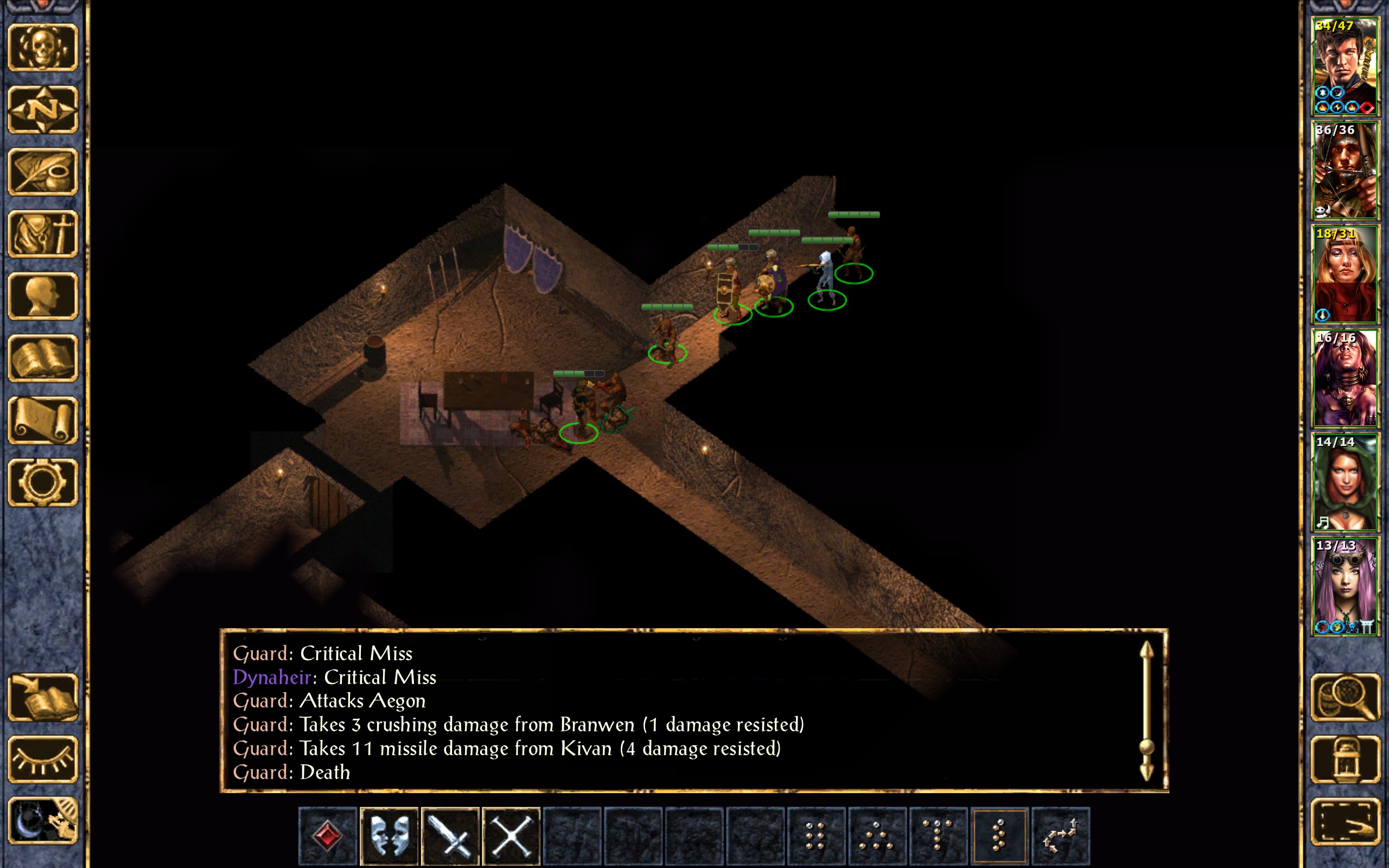Open the area map with compass button
Screen dimensions: 1389x868
click(x=43, y=110)
